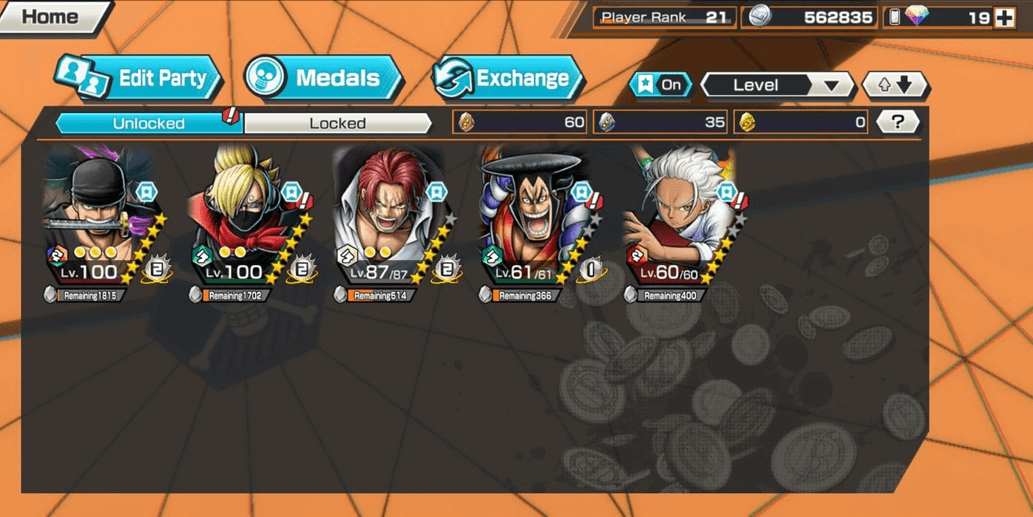Select the blond masked Sanji character card
This screenshot has height=517, width=1033.
coord(246,222)
